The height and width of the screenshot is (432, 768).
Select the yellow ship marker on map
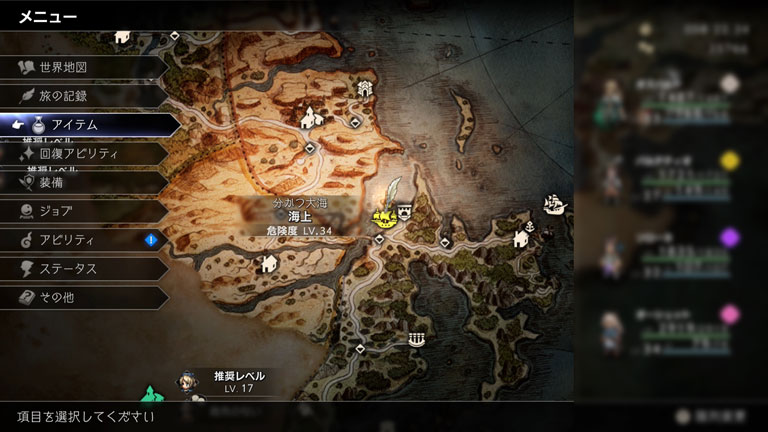point(382,216)
